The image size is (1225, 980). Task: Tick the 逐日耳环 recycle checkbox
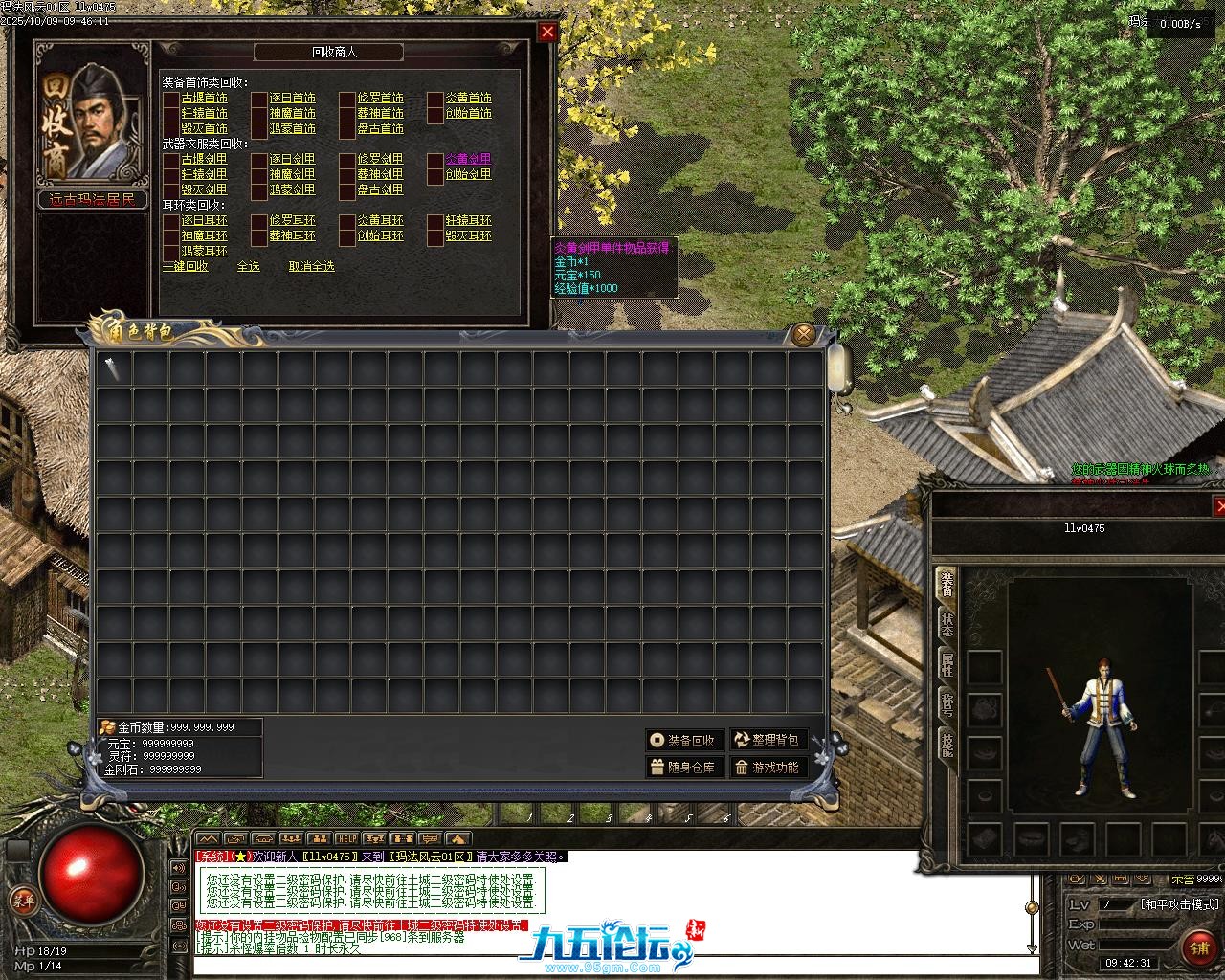(x=171, y=220)
